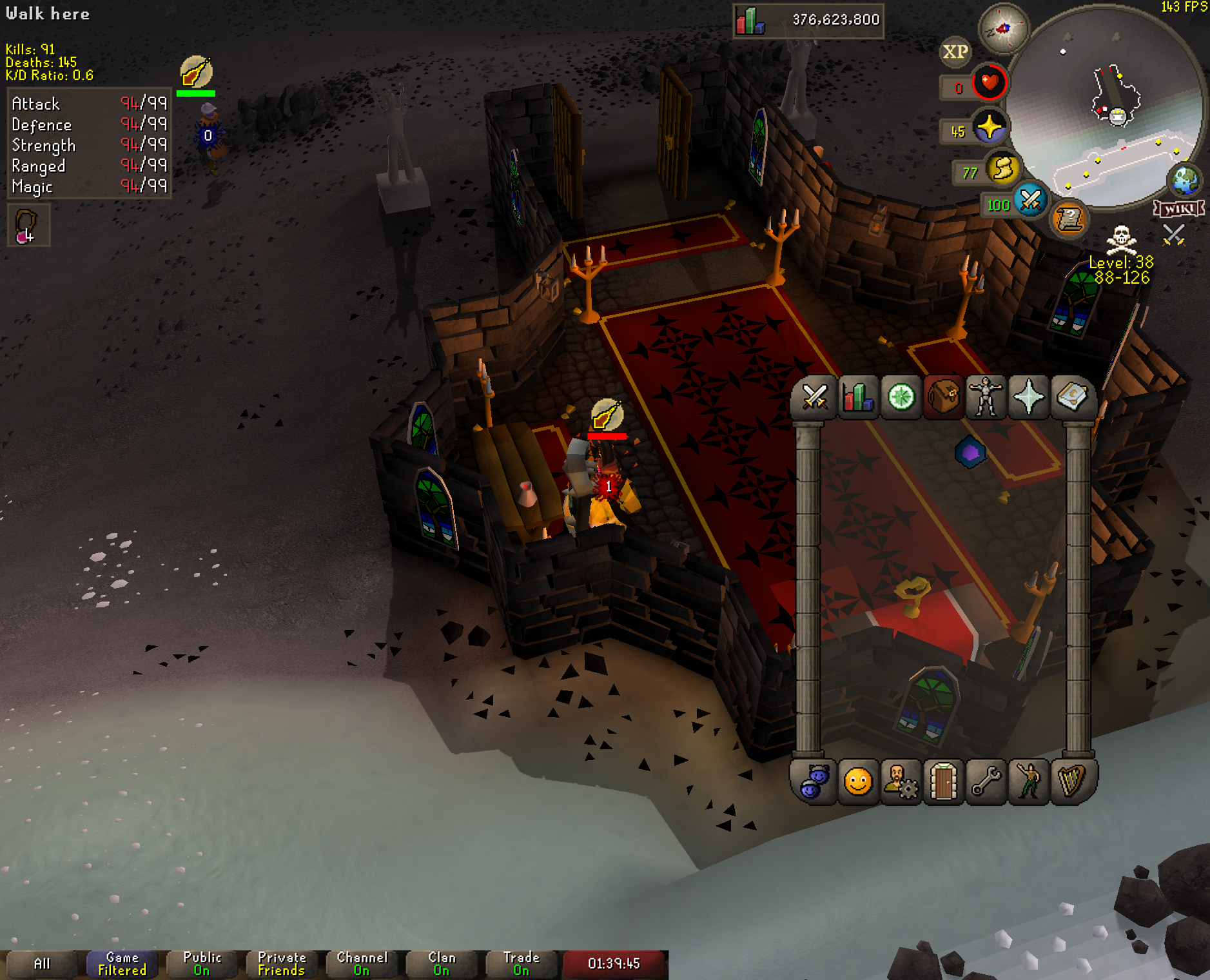Toggle the Trade chat filter
Viewport: 1210px width, 980px height.
click(521, 964)
